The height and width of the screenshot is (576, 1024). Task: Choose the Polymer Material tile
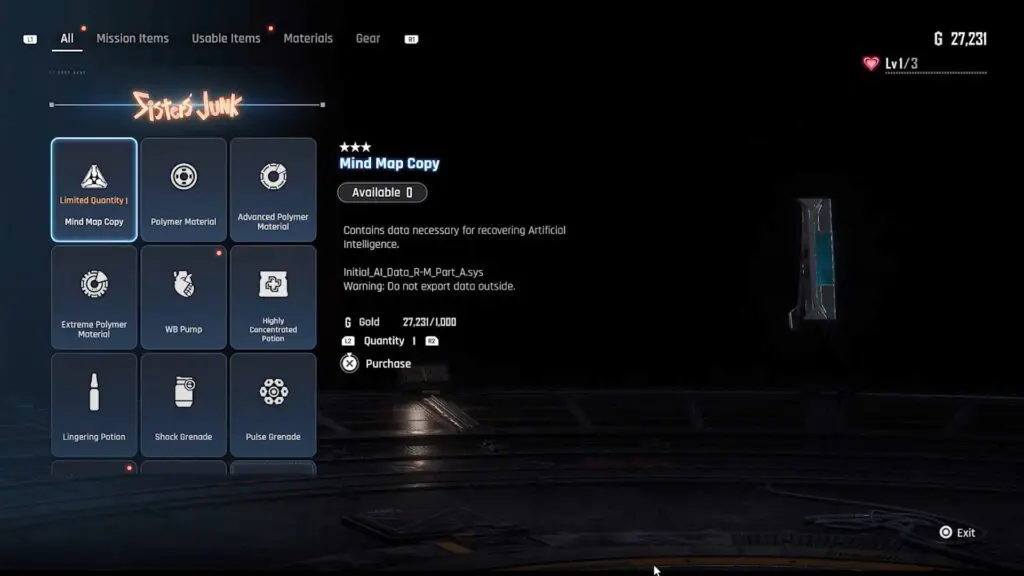point(183,190)
